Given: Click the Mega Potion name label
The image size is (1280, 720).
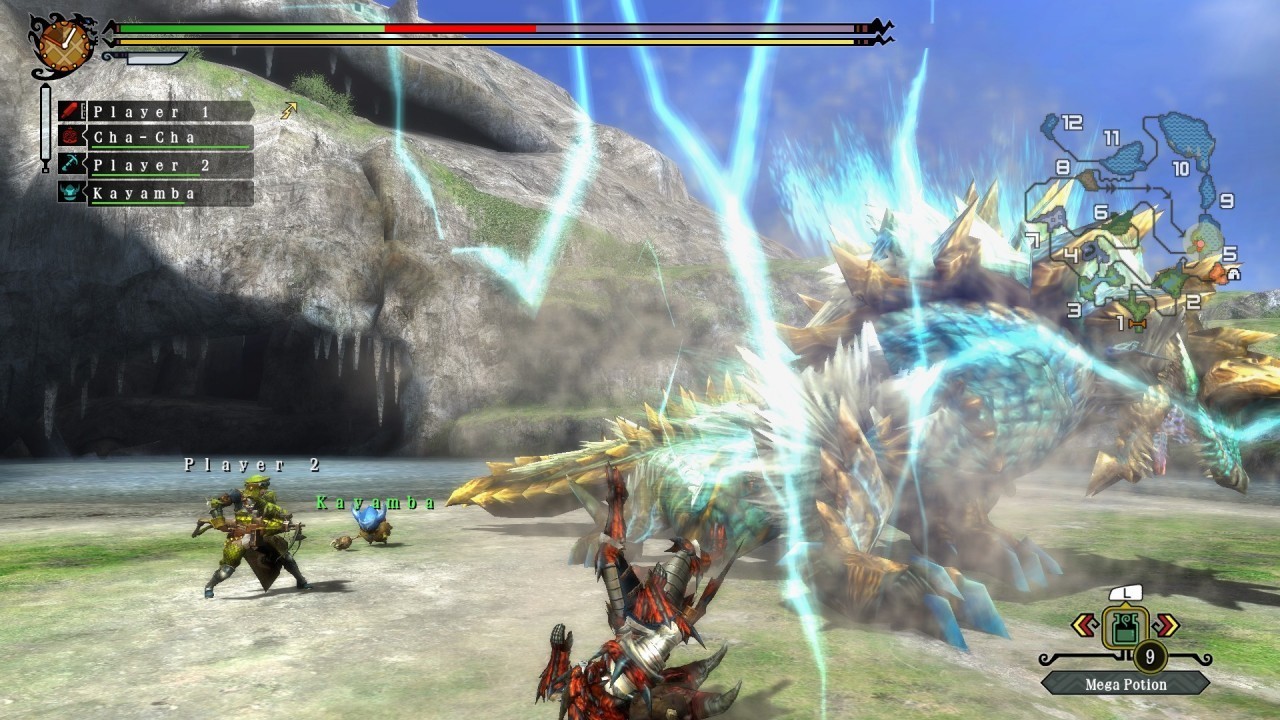Looking at the screenshot, I should click(1125, 684).
